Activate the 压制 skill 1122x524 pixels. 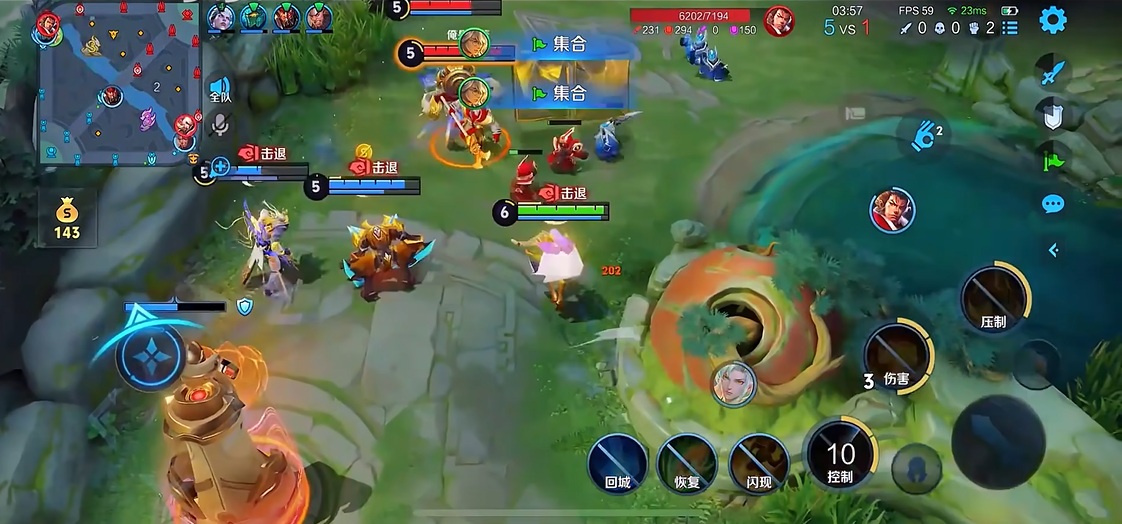click(994, 297)
